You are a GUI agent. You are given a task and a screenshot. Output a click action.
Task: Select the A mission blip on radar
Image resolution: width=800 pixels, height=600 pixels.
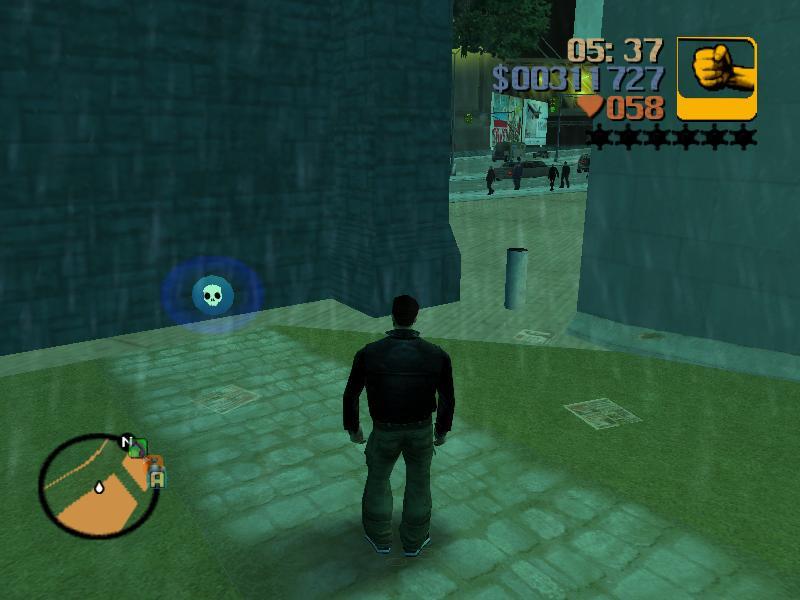(157, 479)
